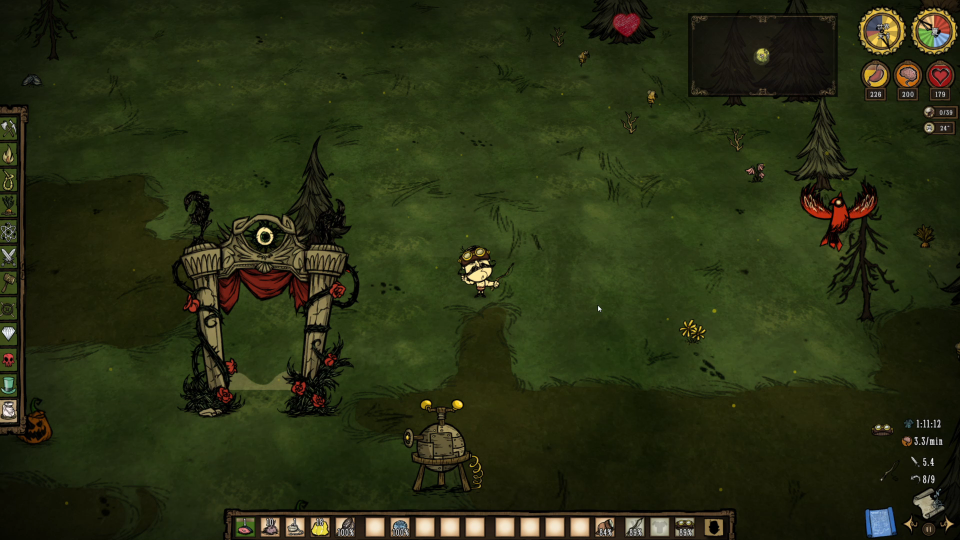Show the Fight crossed-swords crafting tab
Viewport: 960px width, 540px height.
point(9,258)
